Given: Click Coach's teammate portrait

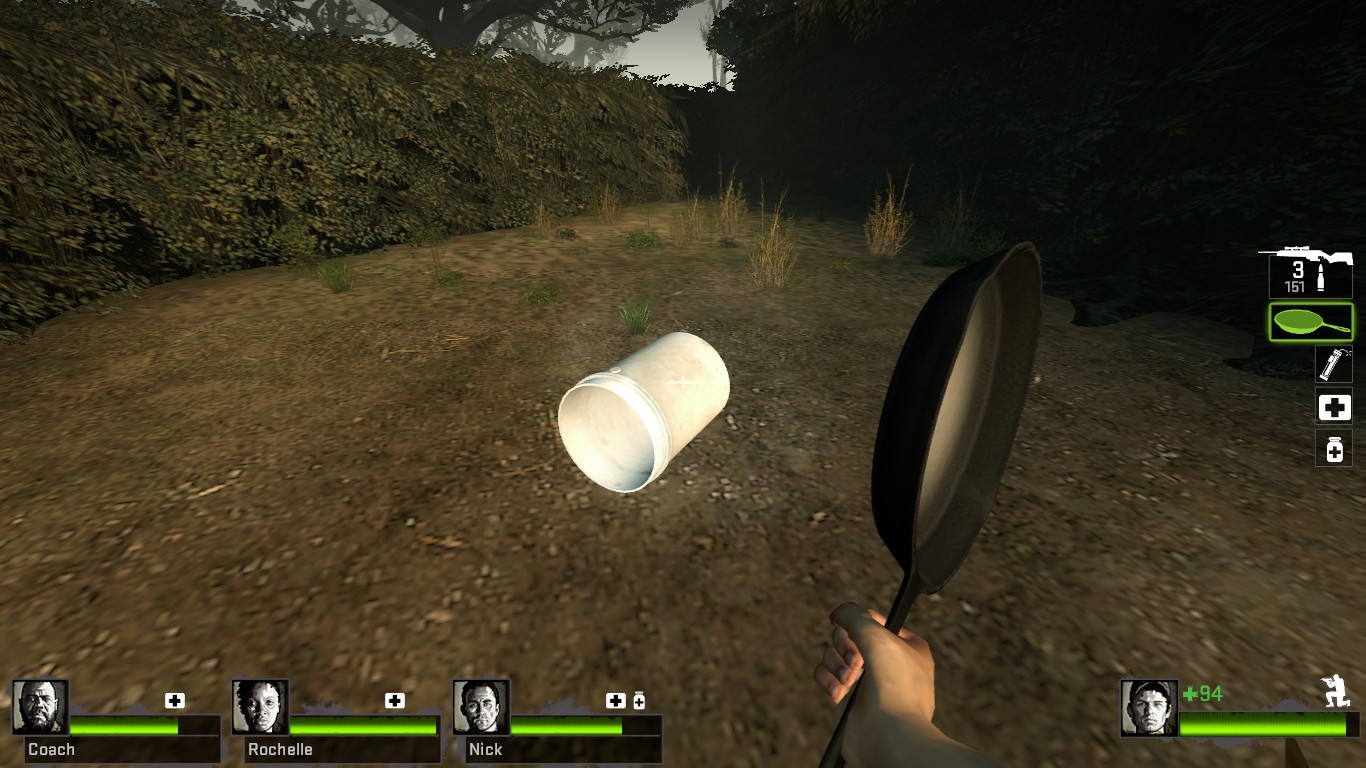Looking at the screenshot, I should 41,707.
